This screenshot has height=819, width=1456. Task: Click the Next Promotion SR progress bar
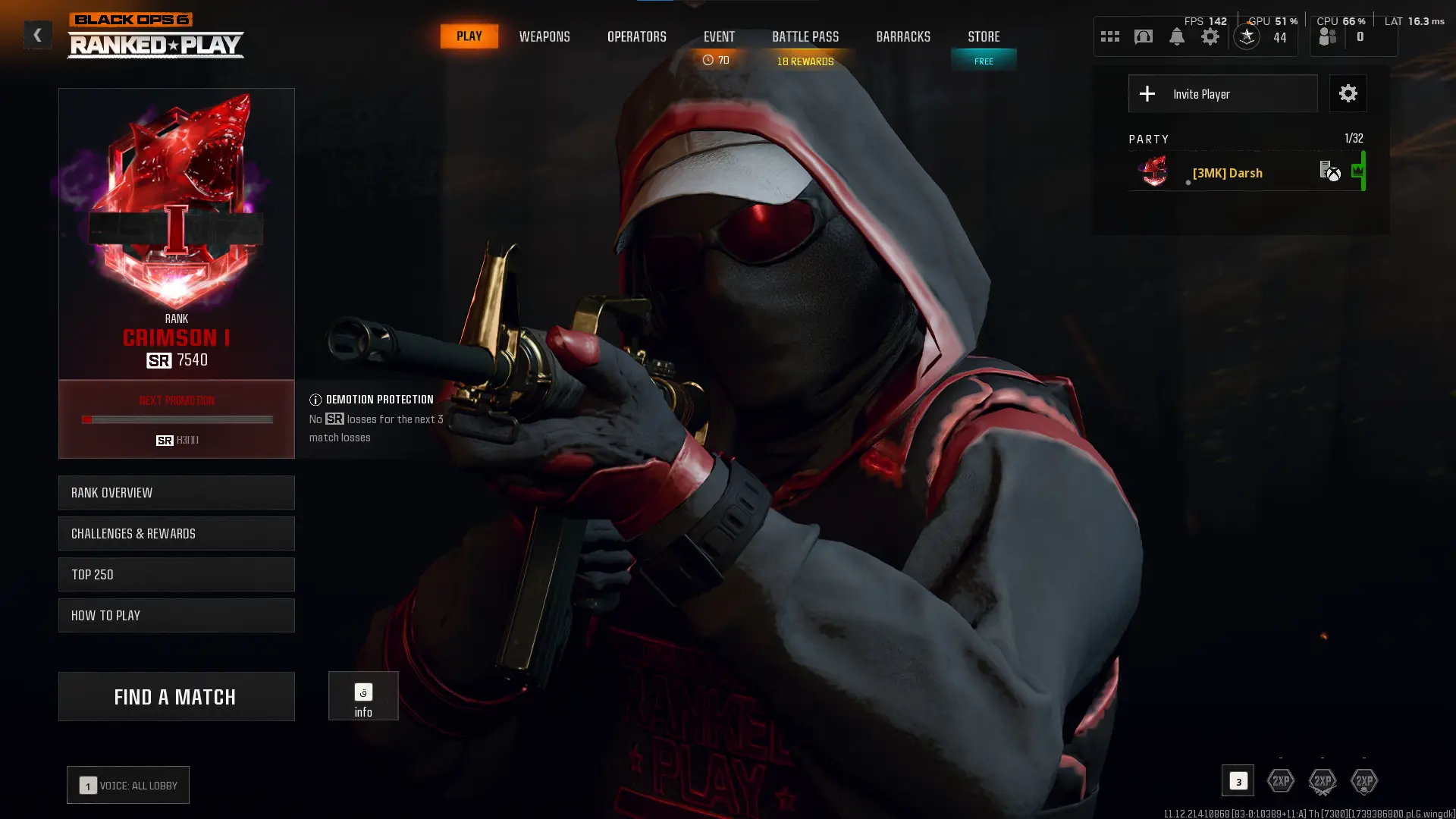click(176, 419)
